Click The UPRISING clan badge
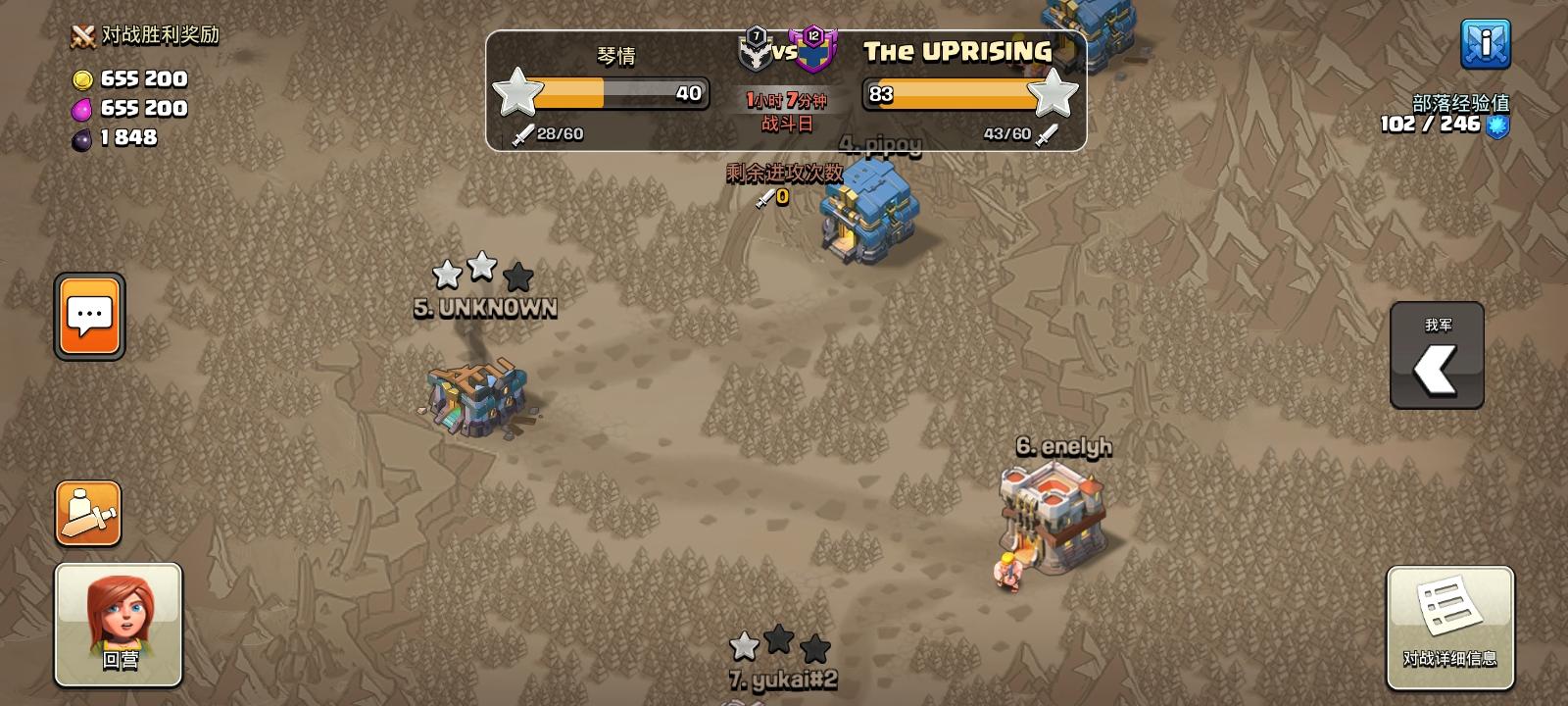1568x706 pixels. point(813,51)
